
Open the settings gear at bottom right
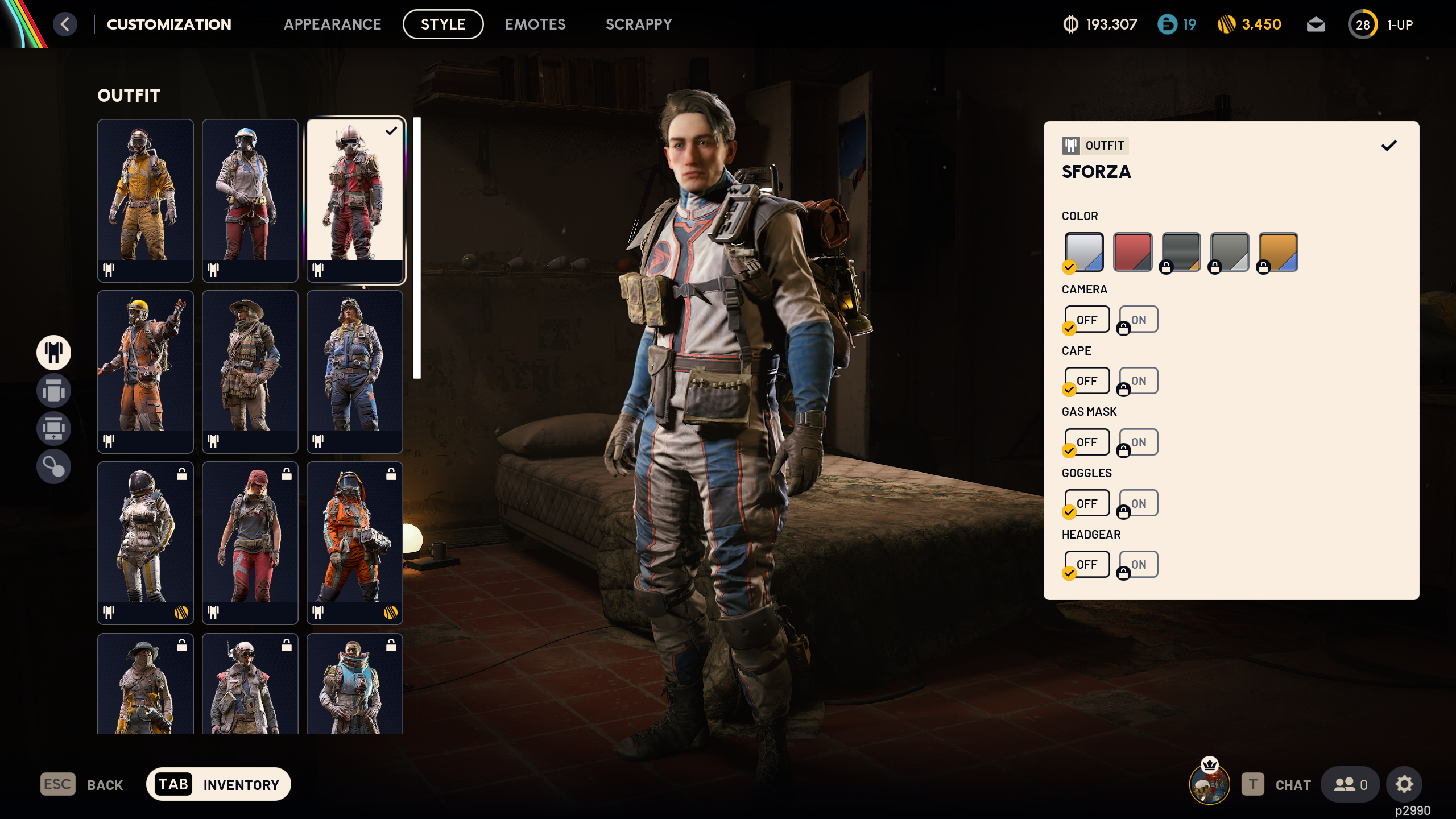[x=1404, y=784]
